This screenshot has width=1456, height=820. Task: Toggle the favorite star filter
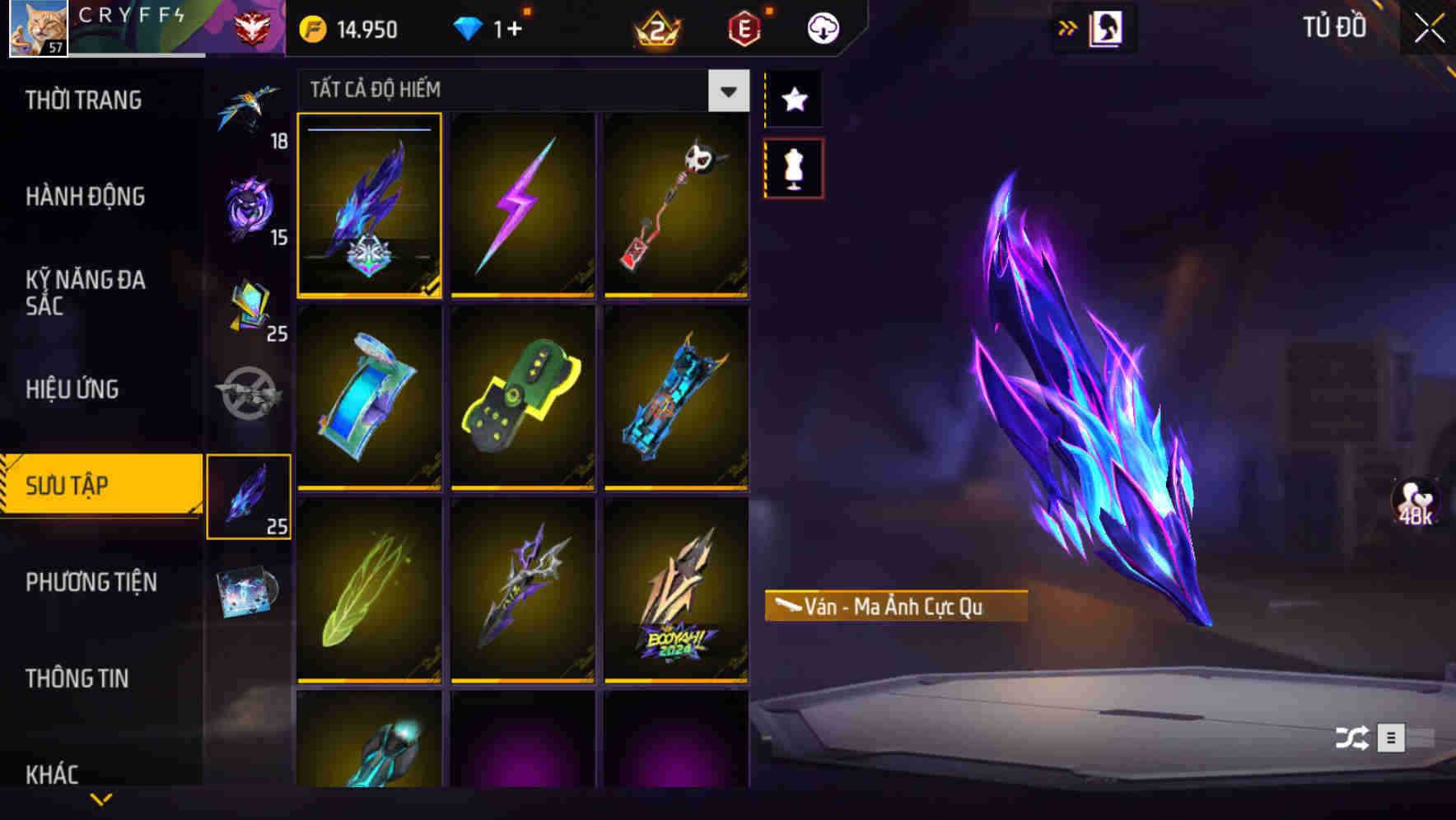pos(793,100)
